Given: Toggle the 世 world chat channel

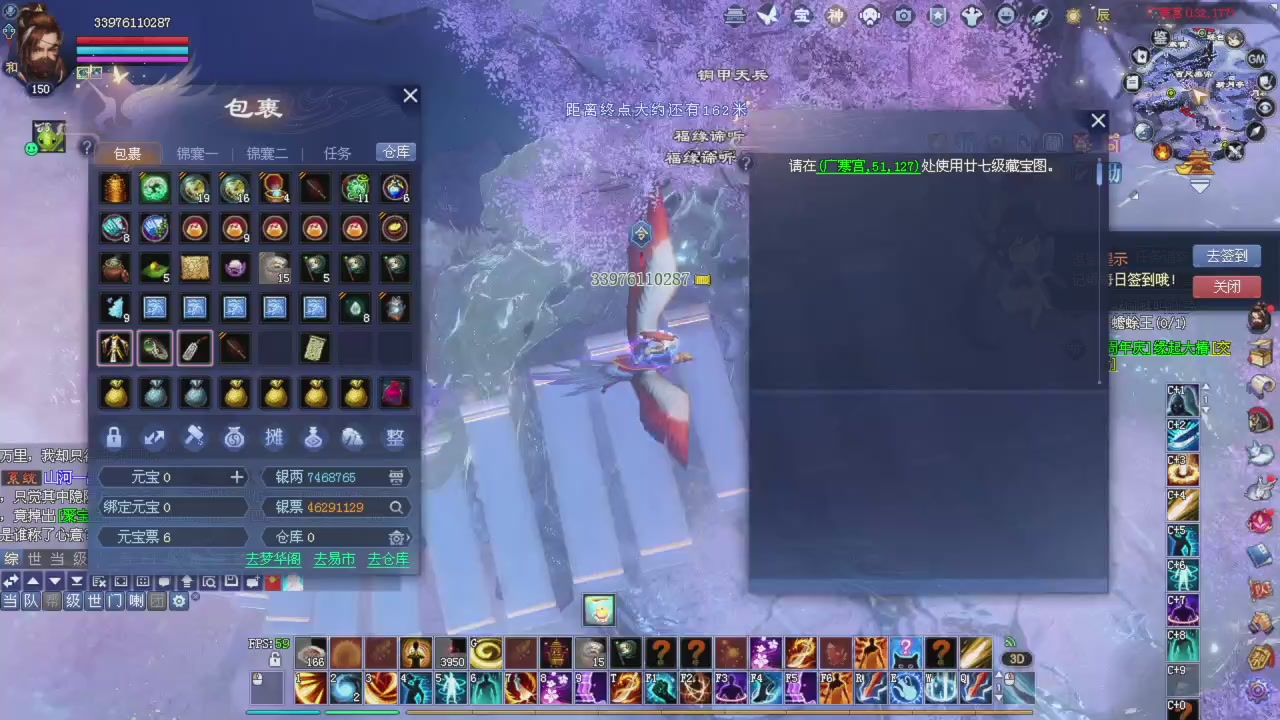Looking at the screenshot, I should click(94, 601).
